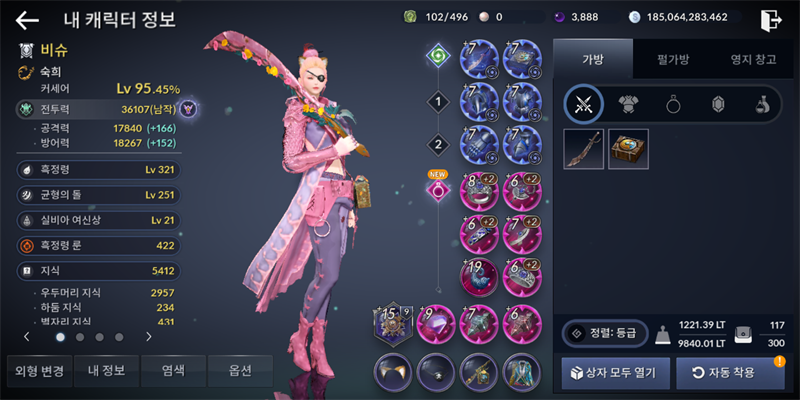The image size is (800, 400).
Task: Select the treasure chest box item
Action: (628, 149)
